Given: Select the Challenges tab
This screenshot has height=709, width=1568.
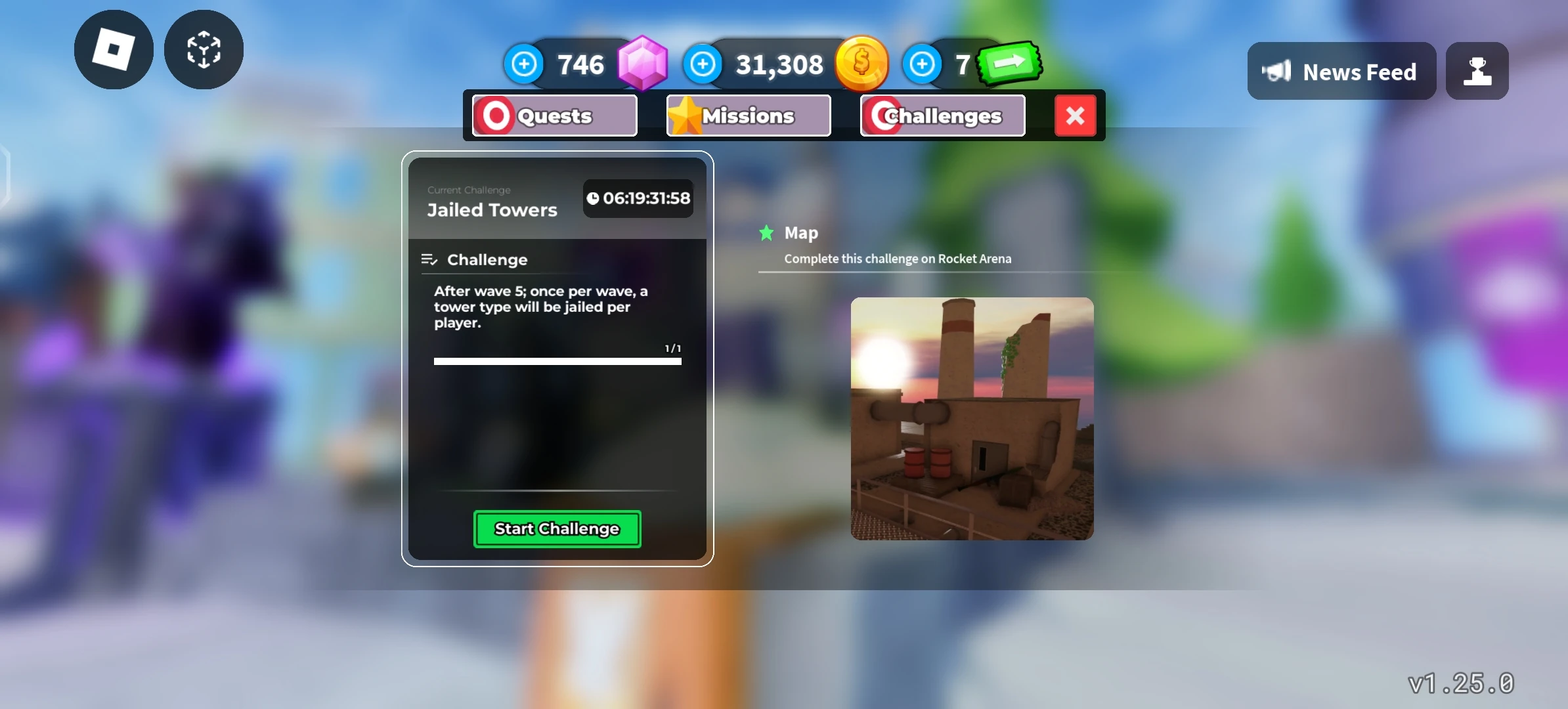Looking at the screenshot, I should [x=943, y=116].
